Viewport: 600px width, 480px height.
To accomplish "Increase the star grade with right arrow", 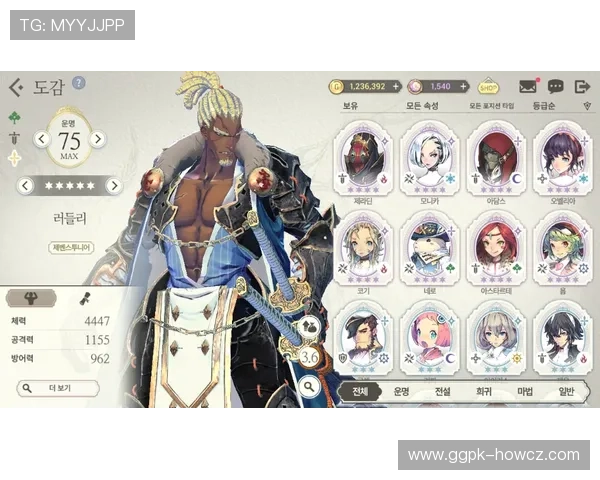I will (x=114, y=185).
